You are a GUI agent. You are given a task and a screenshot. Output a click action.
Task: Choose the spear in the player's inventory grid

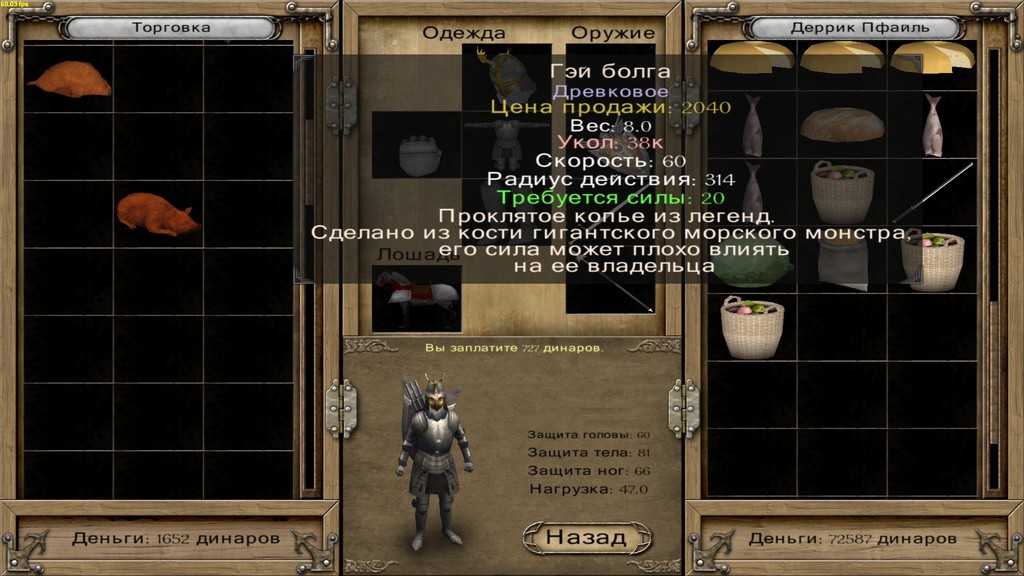932,193
